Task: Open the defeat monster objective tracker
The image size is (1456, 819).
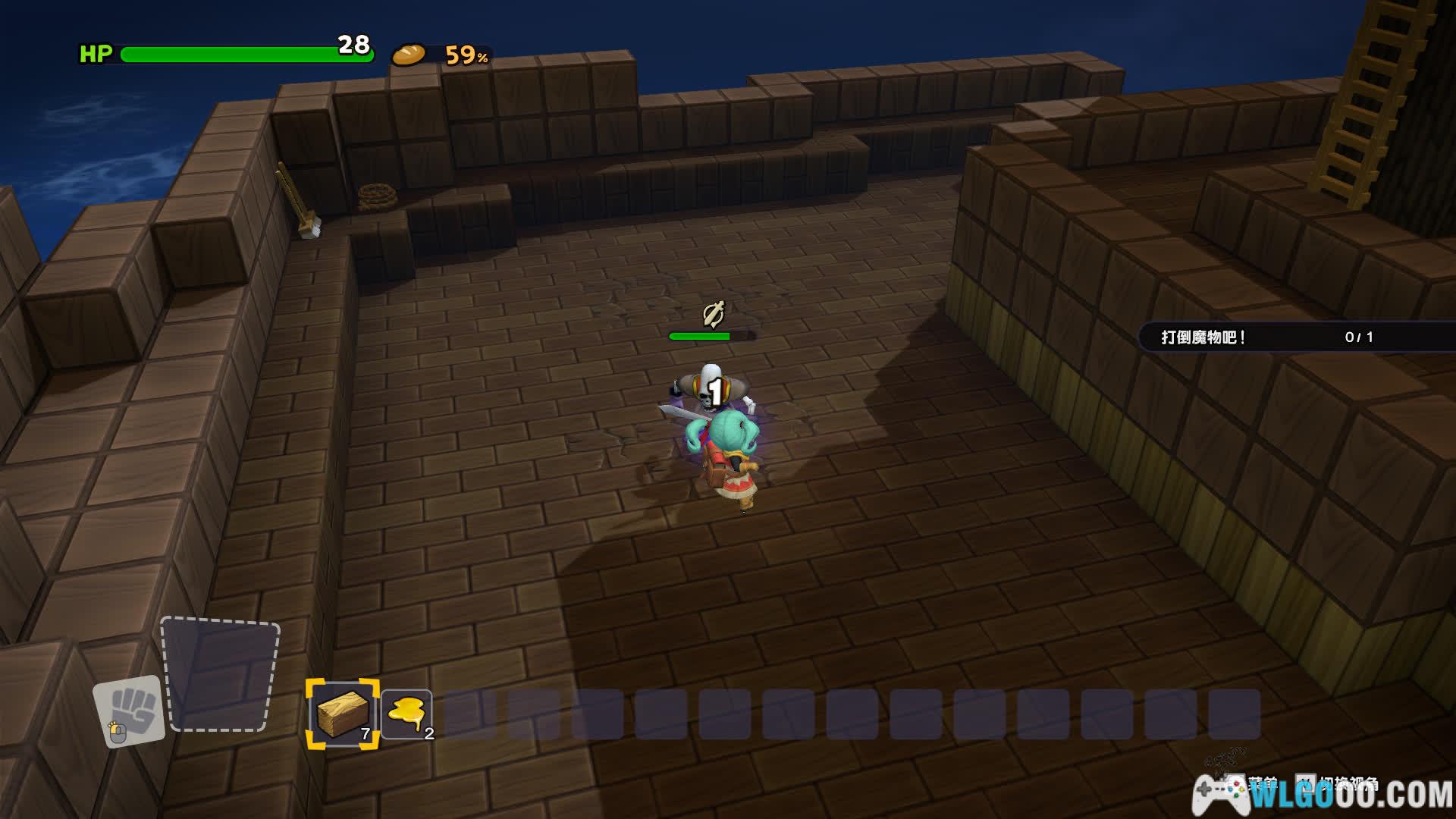Action: click(x=1295, y=337)
